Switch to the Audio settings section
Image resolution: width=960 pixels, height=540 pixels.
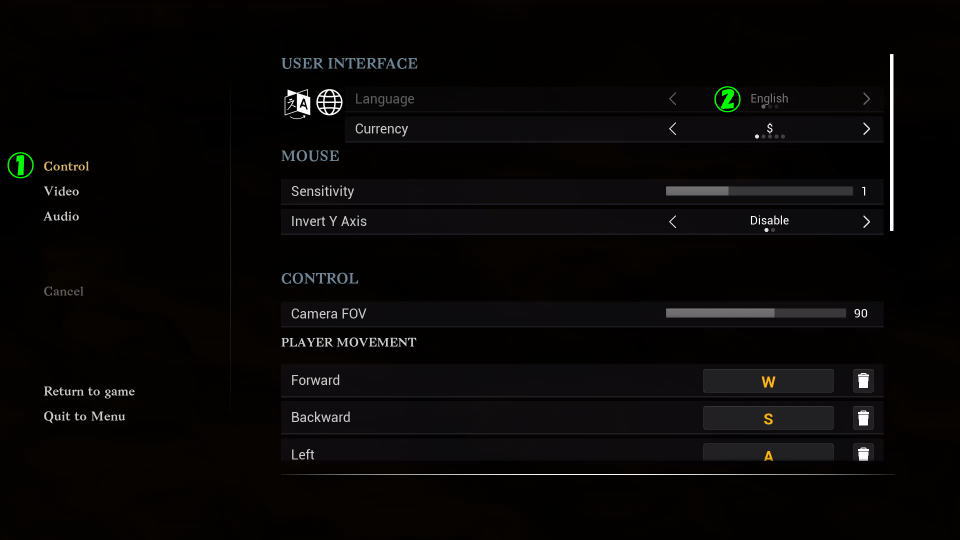pos(61,216)
